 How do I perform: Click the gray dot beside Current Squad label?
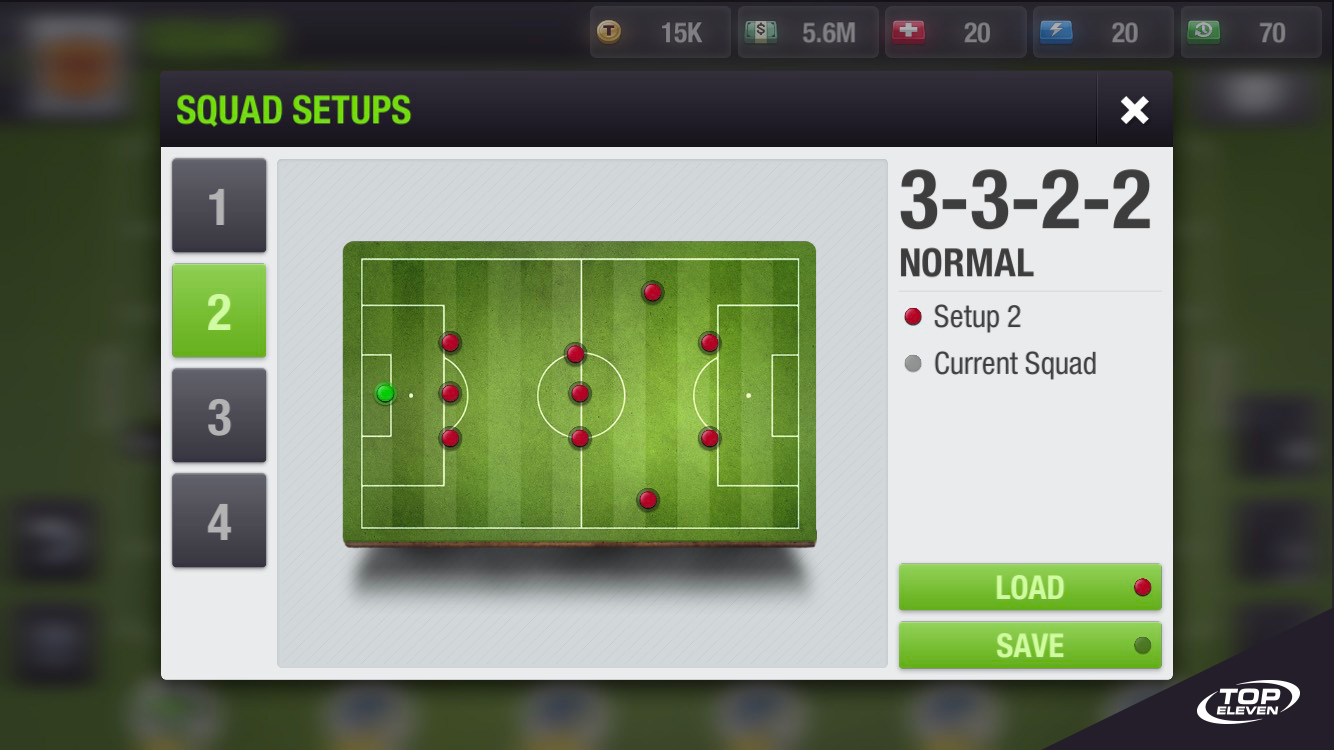pyautogui.click(x=911, y=364)
